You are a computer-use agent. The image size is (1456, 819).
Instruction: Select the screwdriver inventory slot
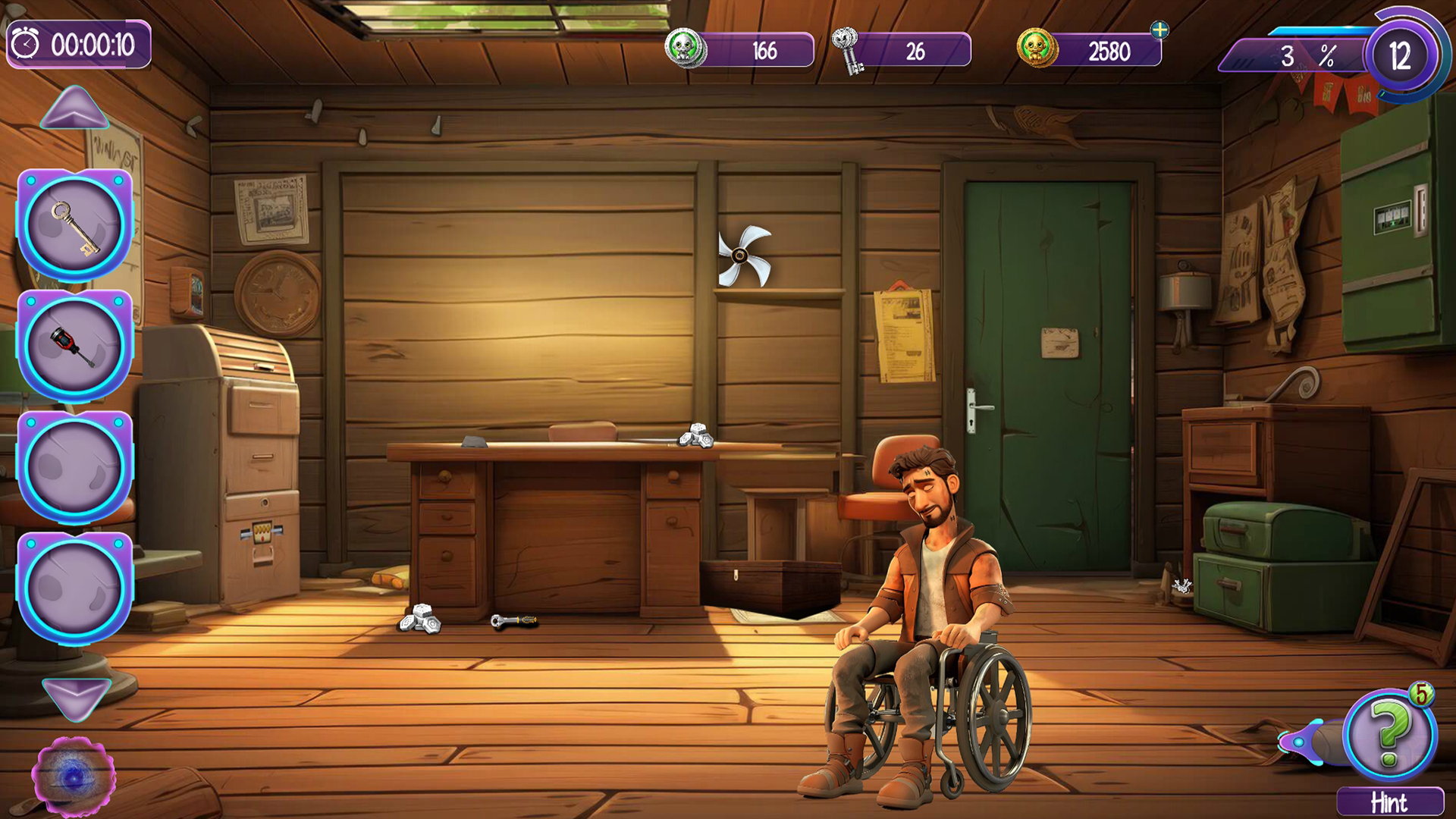[74, 346]
